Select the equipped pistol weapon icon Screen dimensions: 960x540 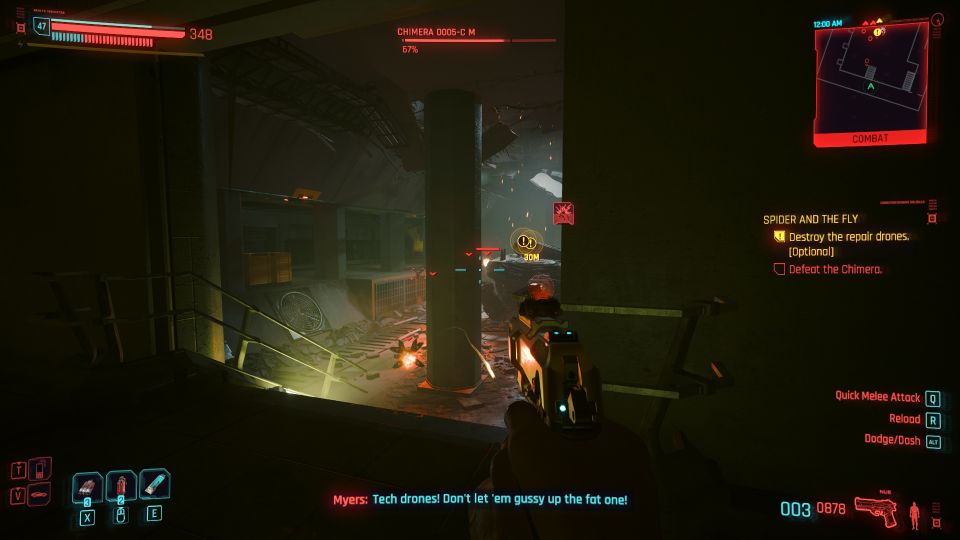(x=876, y=512)
